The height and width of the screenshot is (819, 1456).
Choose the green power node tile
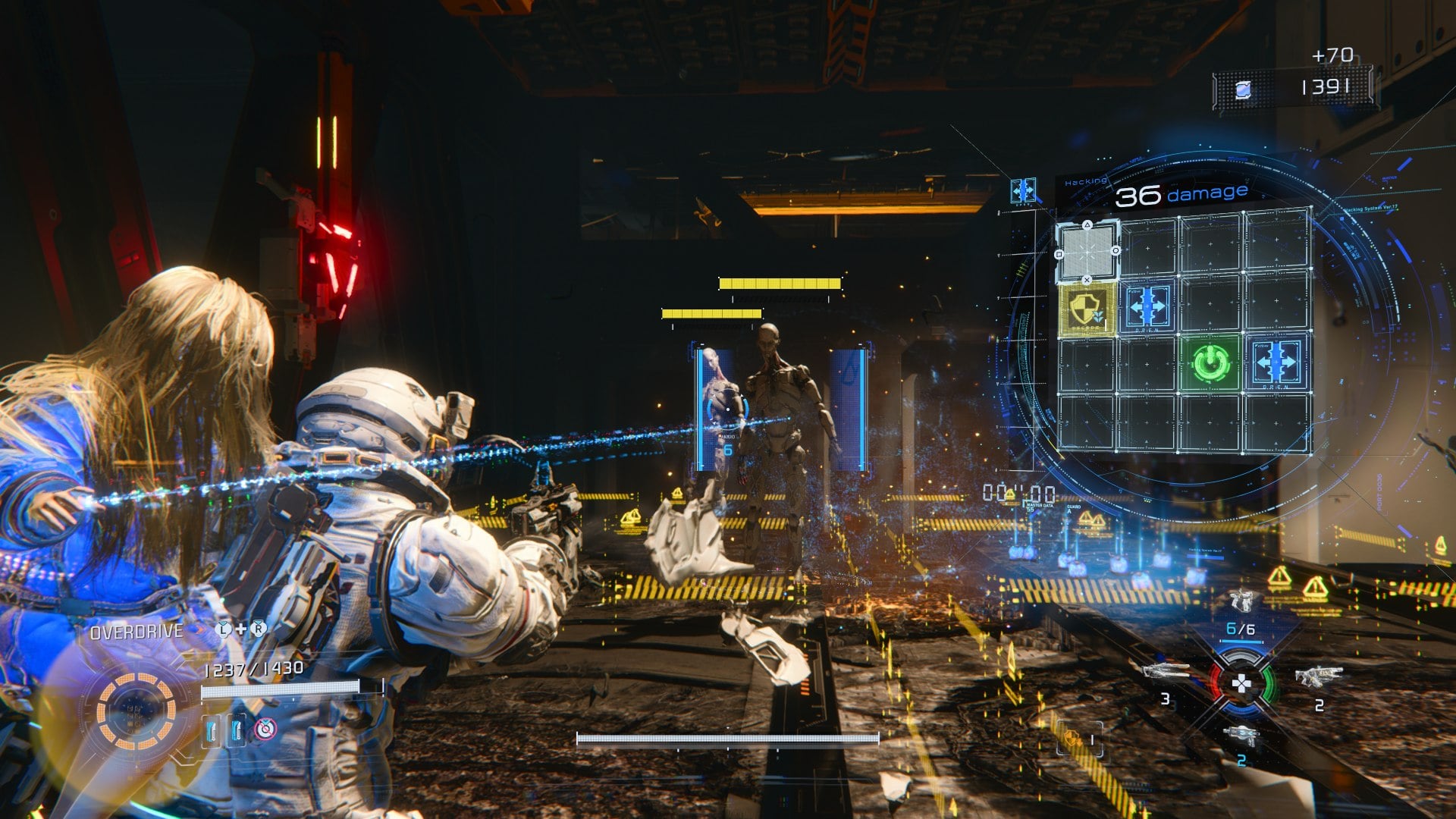point(1211,362)
